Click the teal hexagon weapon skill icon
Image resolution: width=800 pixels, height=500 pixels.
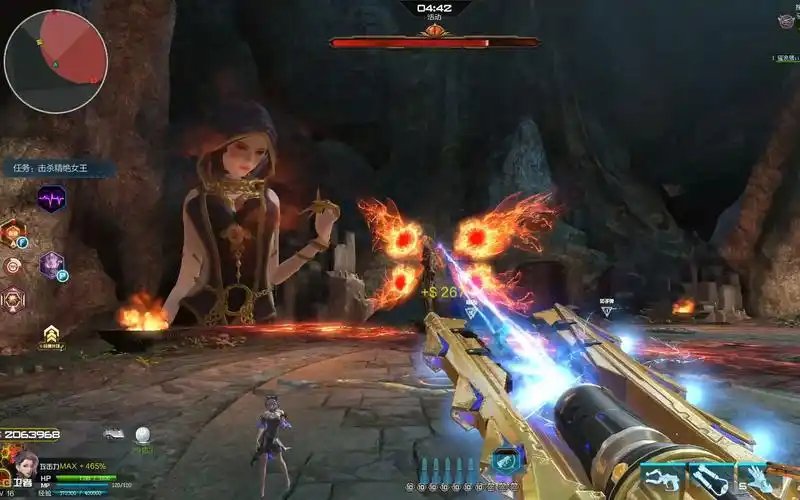pyautogui.click(x=503, y=462)
